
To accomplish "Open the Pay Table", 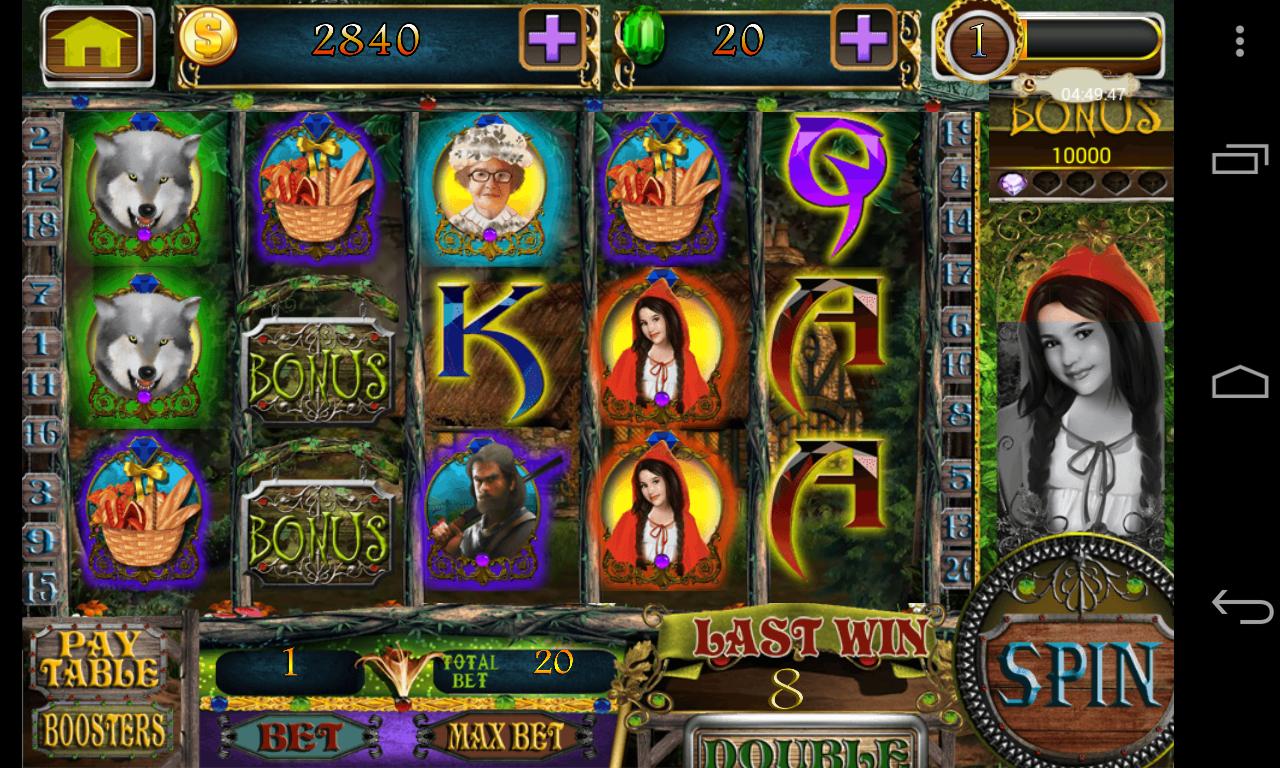I will coord(98,658).
